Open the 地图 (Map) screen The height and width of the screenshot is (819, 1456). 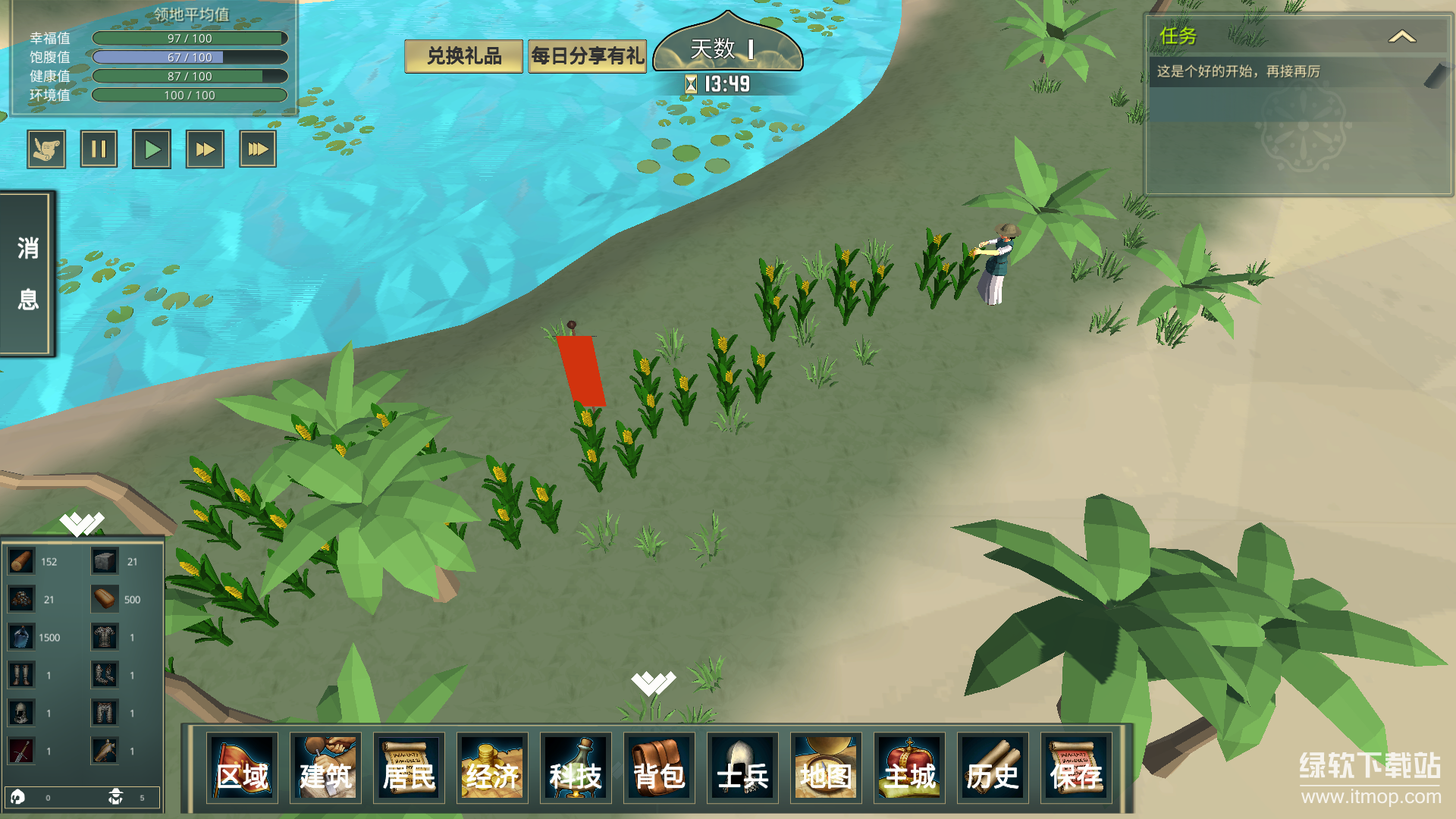coord(826,767)
